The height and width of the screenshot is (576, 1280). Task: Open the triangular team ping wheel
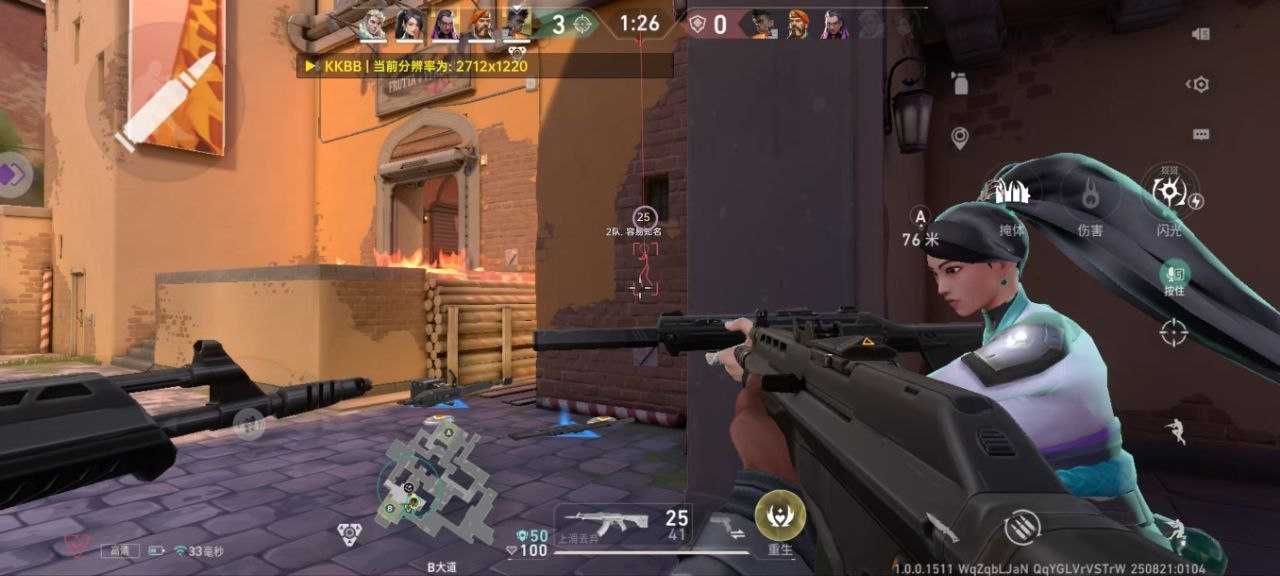click(349, 534)
